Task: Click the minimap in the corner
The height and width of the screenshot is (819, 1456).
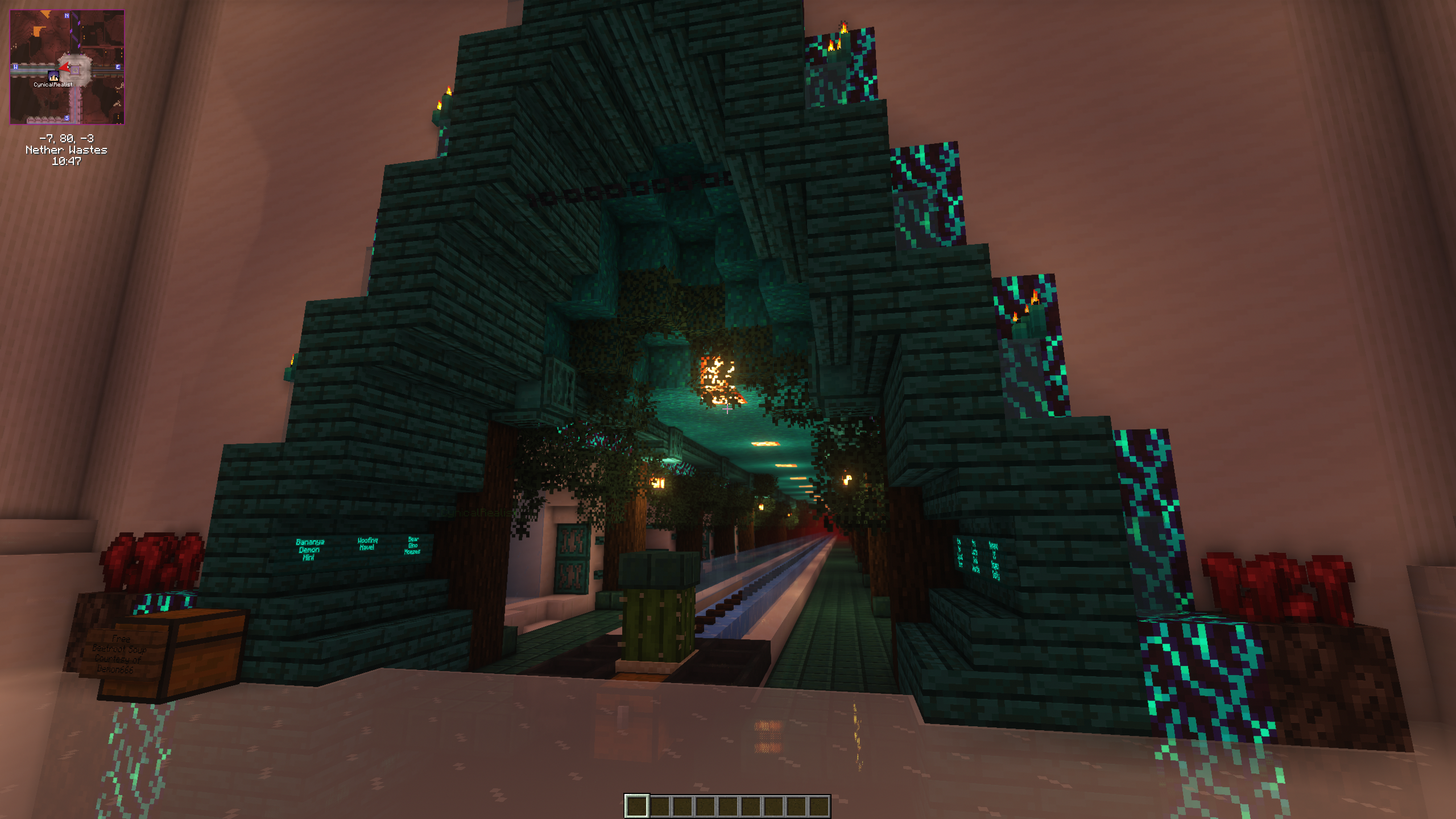Action: pos(67,67)
